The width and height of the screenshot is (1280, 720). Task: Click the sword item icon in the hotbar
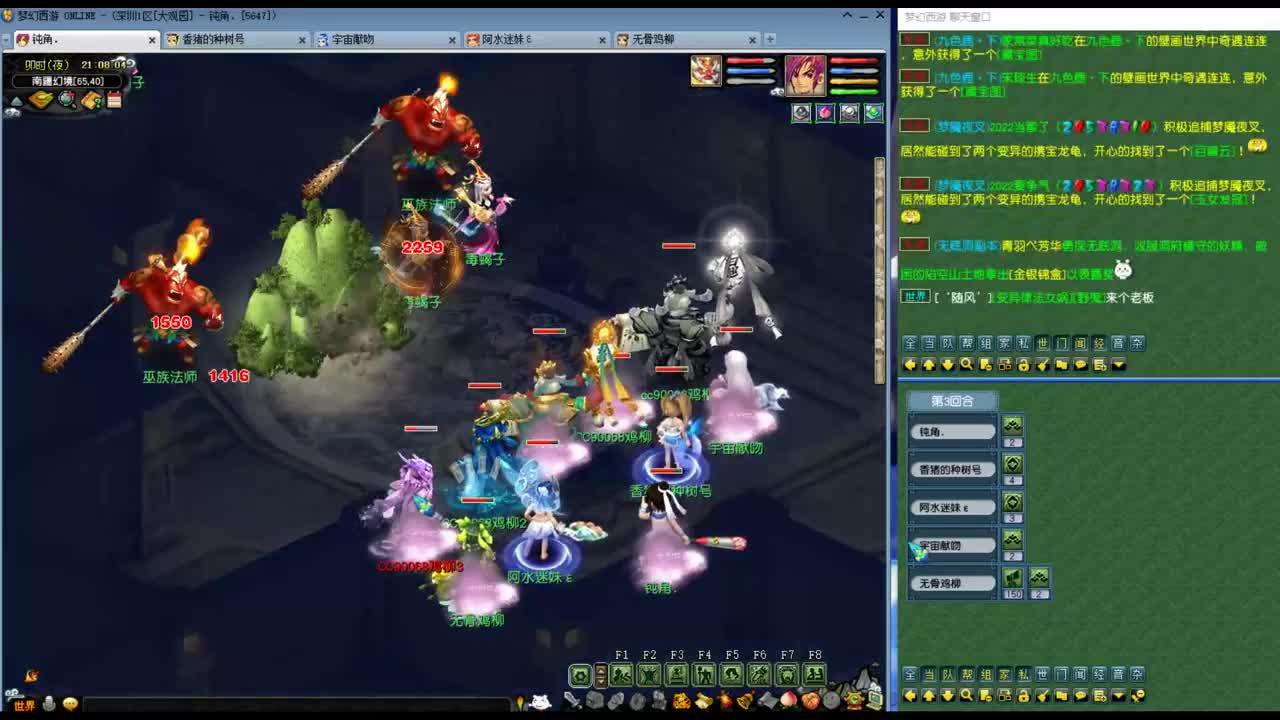click(571, 700)
